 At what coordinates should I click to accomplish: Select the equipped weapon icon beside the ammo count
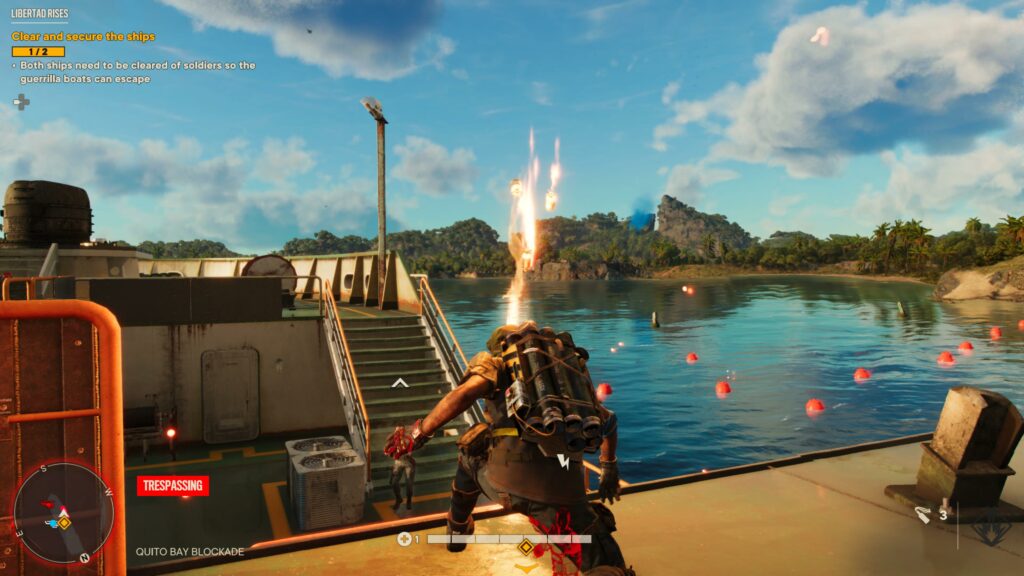923,515
